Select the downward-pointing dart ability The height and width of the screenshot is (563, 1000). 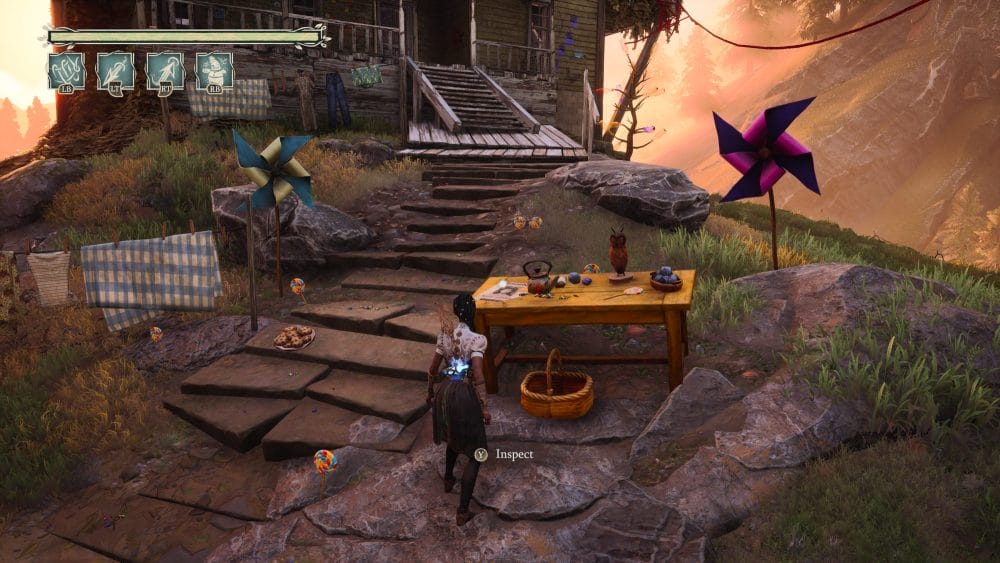click(x=116, y=71)
